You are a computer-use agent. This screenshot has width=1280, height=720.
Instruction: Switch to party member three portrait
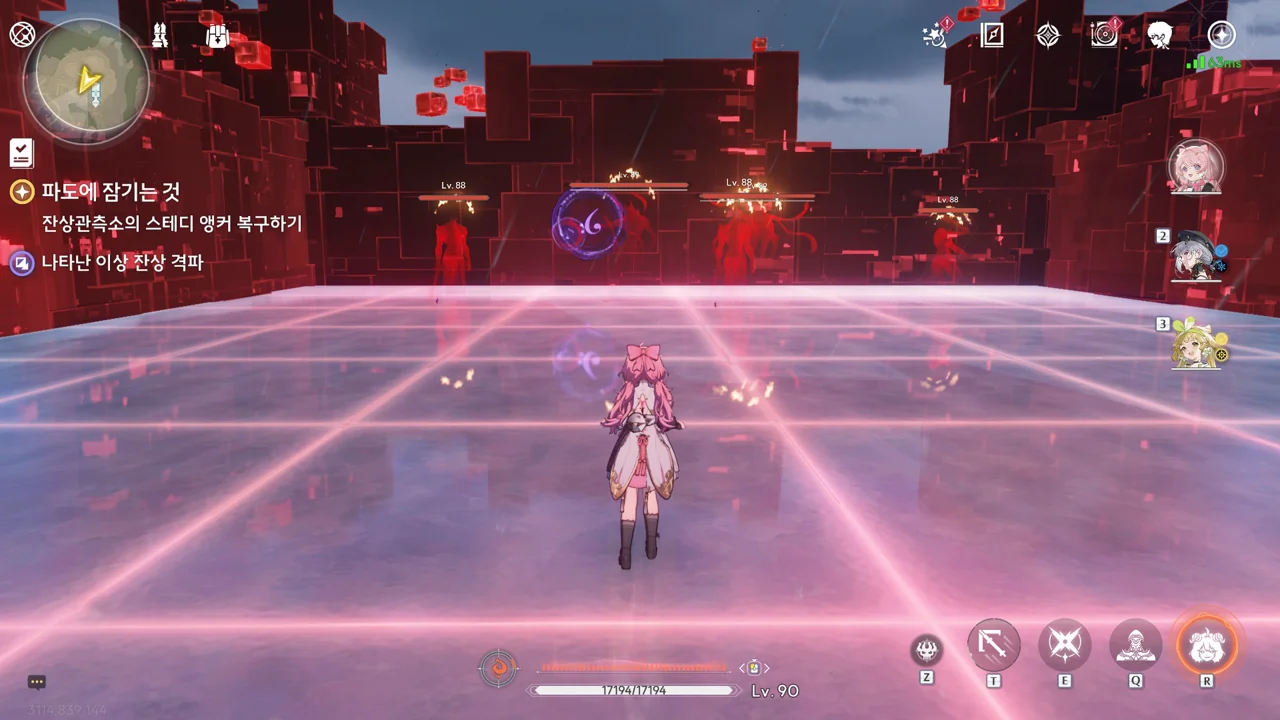pos(1196,343)
